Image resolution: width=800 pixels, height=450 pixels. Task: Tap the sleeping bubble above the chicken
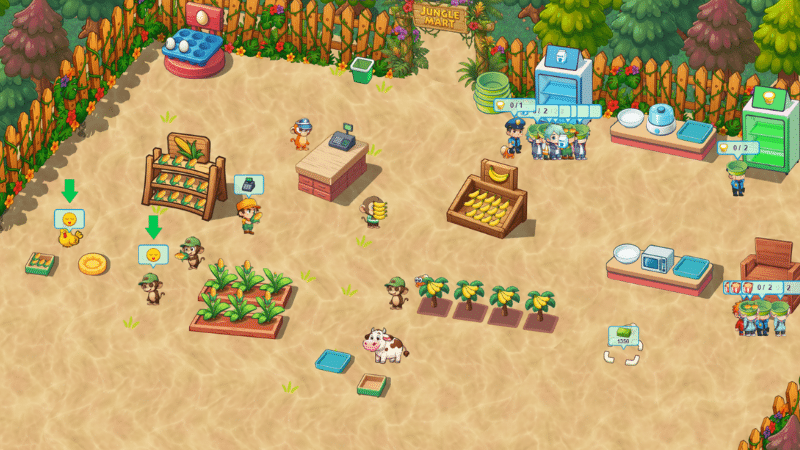click(69, 218)
